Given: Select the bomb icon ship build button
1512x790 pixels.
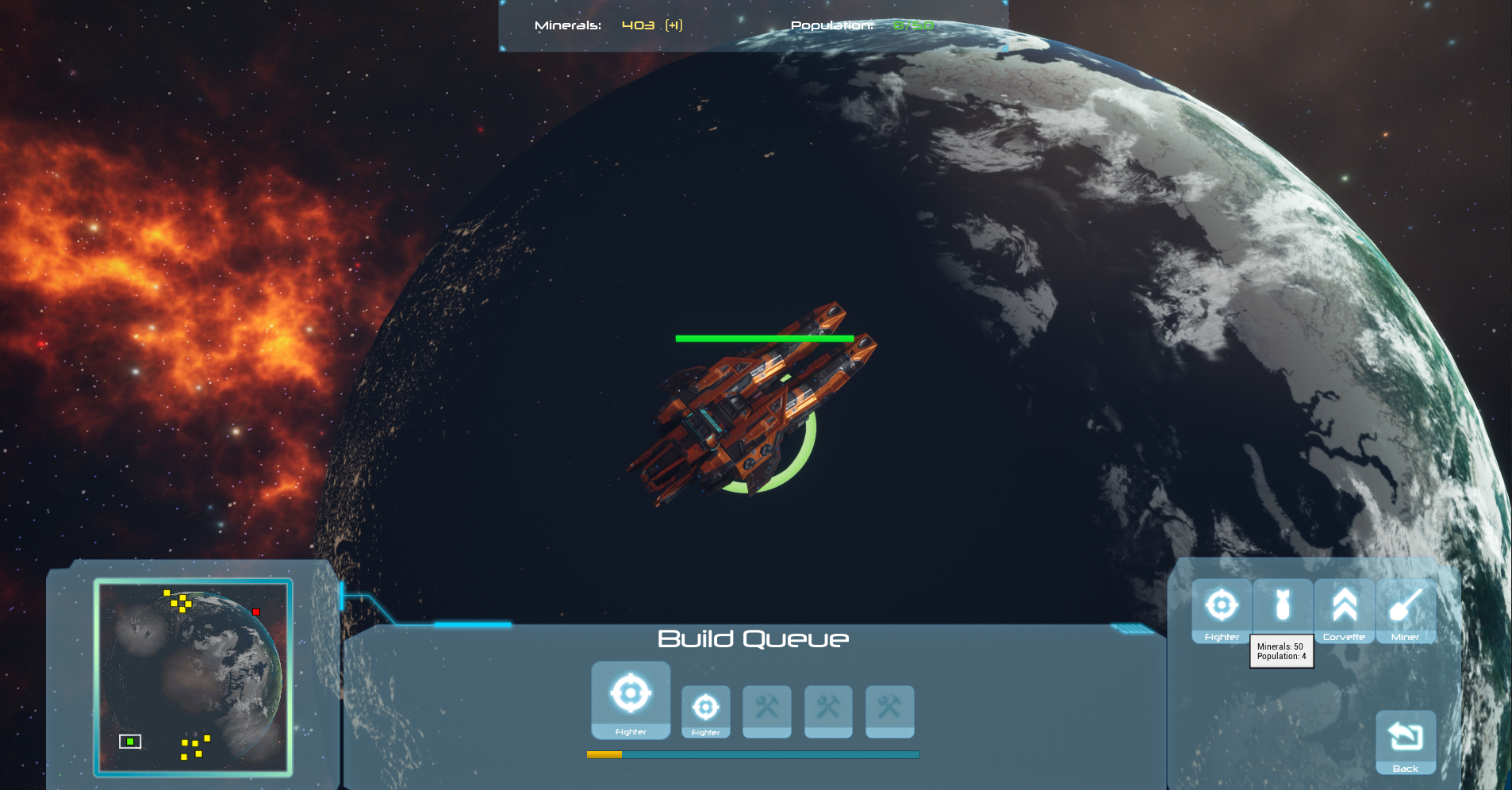Looking at the screenshot, I should pos(1283,607).
